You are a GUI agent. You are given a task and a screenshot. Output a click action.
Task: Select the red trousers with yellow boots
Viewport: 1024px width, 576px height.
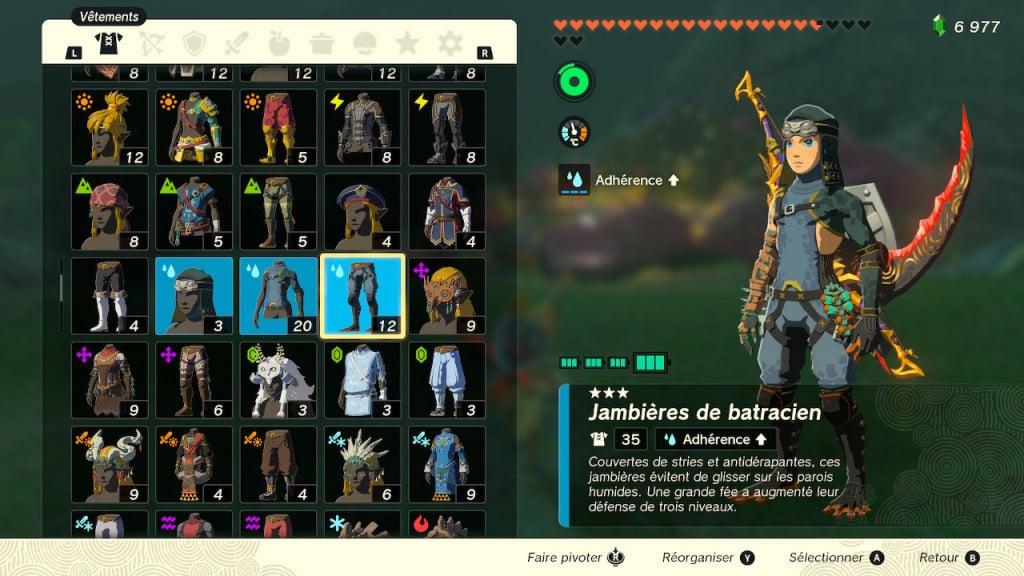point(278,128)
